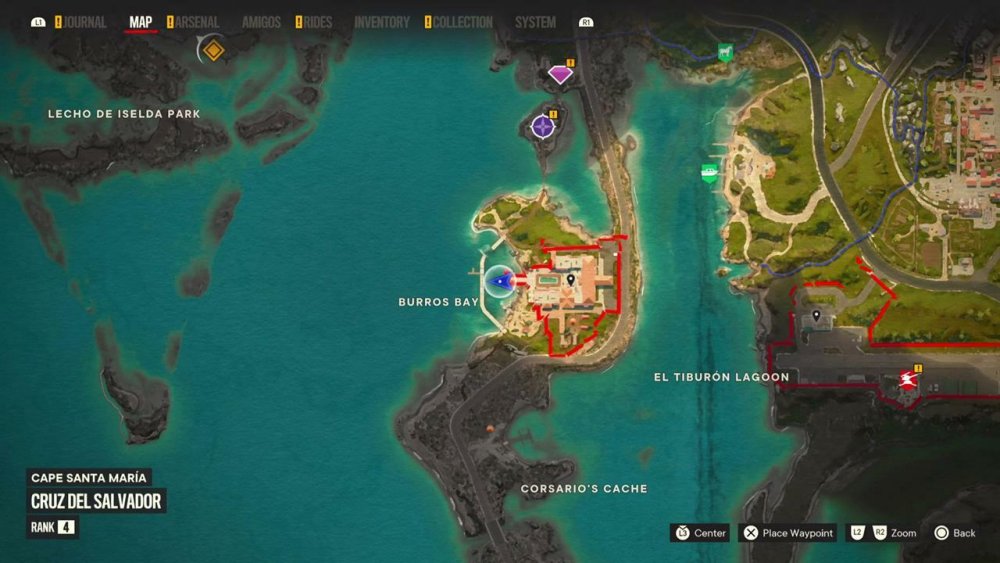1000x563 pixels.
Task: Select the purple compass star marker
Action: (x=543, y=126)
